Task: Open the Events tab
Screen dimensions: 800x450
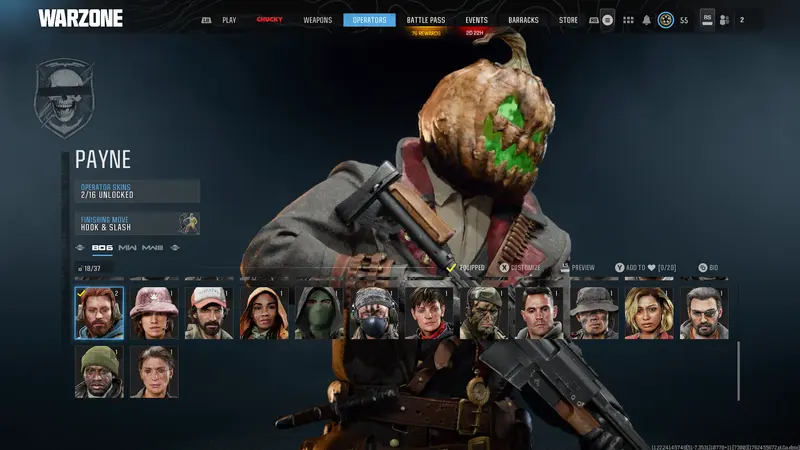Action: [x=476, y=20]
